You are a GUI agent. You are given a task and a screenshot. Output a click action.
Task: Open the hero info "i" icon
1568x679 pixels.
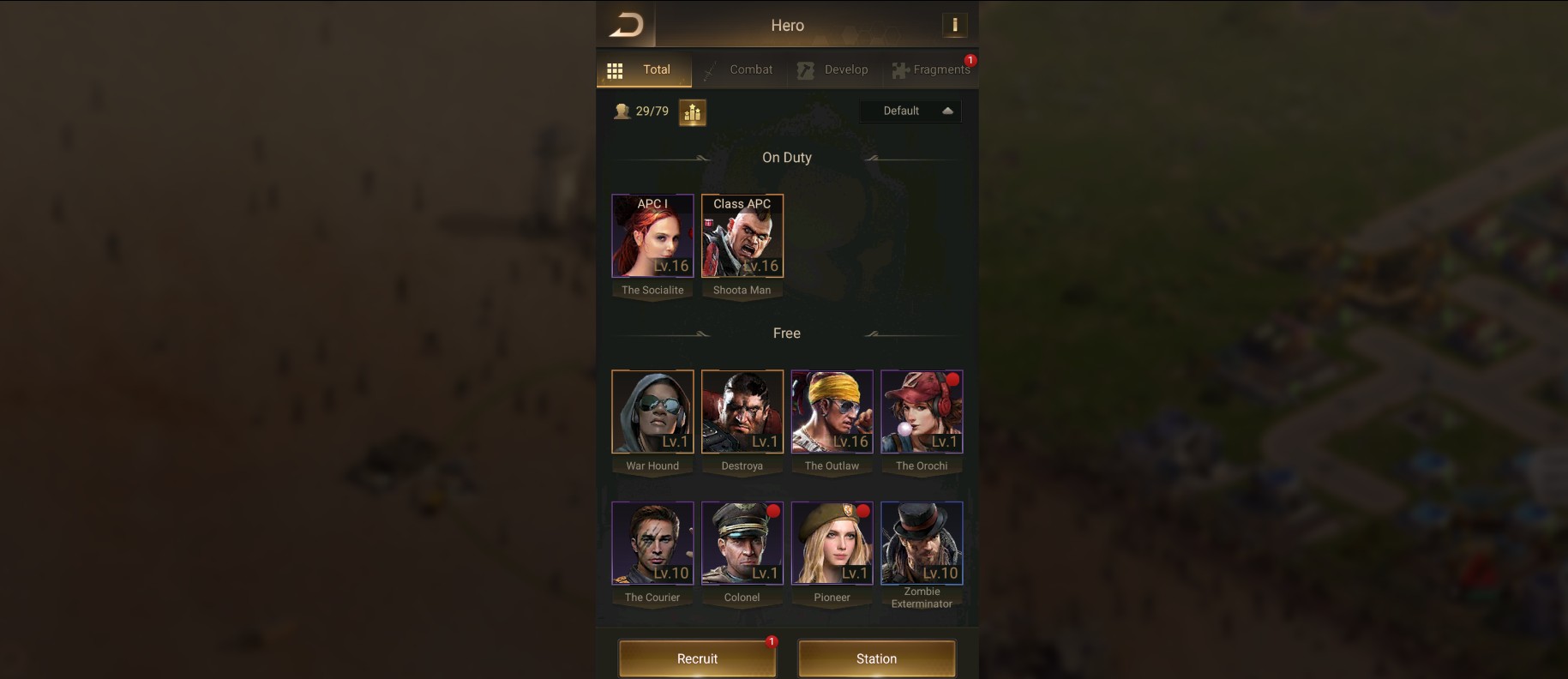click(x=955, y=25)
